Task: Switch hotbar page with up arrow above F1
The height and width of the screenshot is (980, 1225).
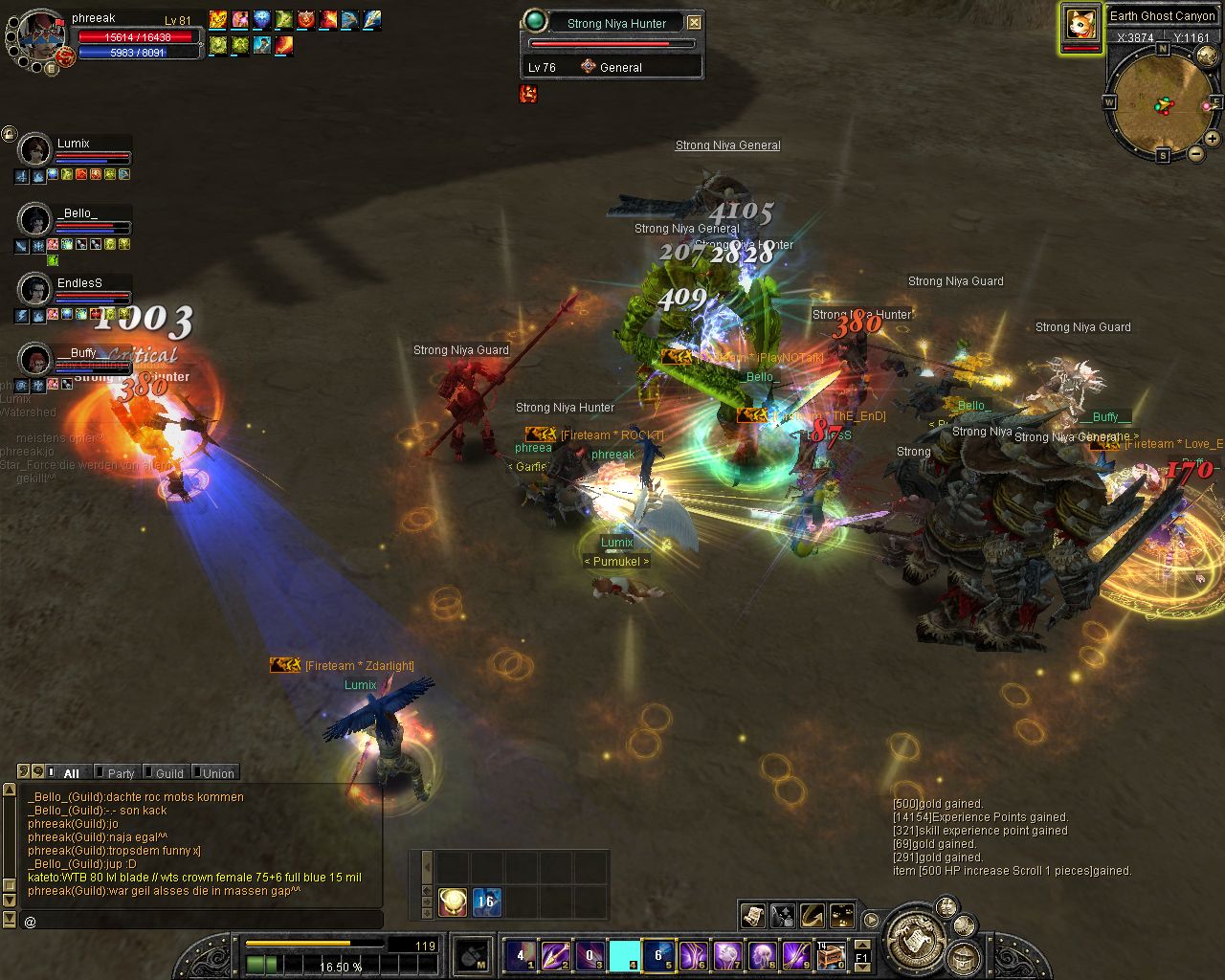Action: pos(861,945)
